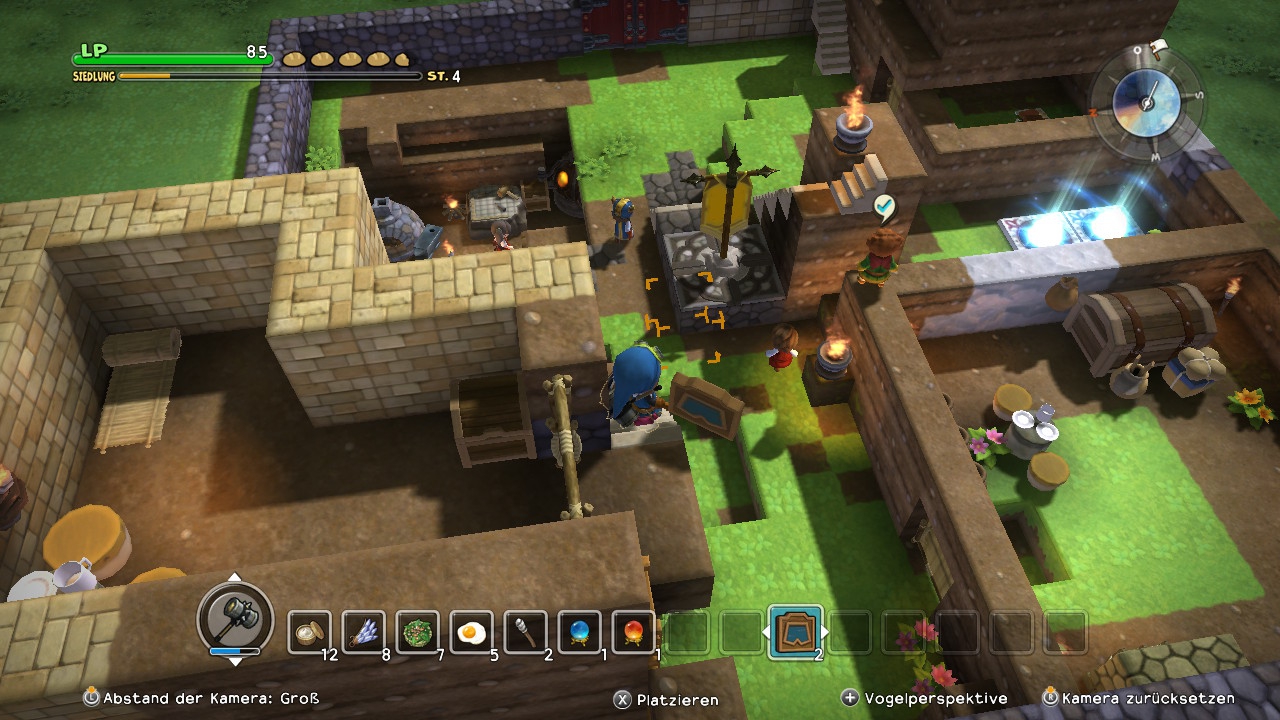Choose the blue orb hotbar slot
1280x720 pixels.
(x=579, y=632)
